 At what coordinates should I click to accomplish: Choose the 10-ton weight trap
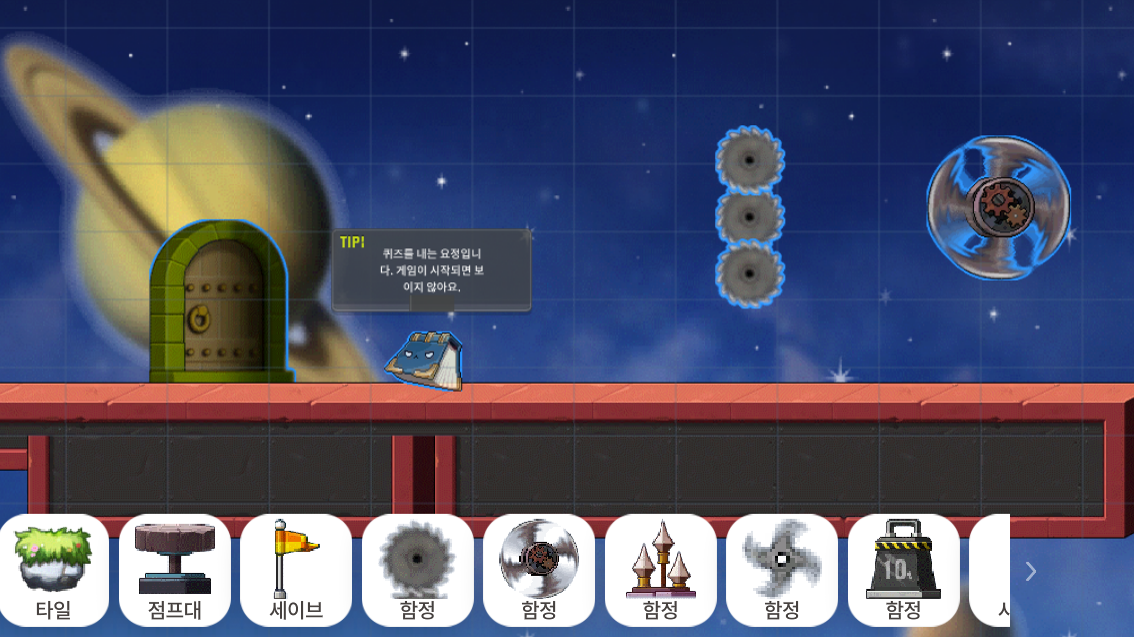(903, 570)
